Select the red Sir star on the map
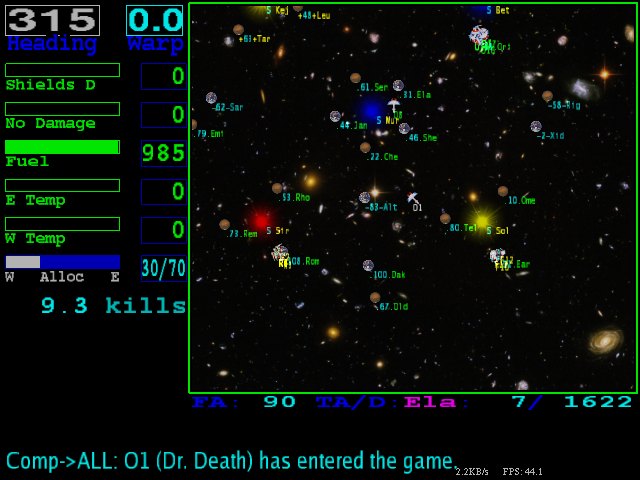 tap(261, 220)
